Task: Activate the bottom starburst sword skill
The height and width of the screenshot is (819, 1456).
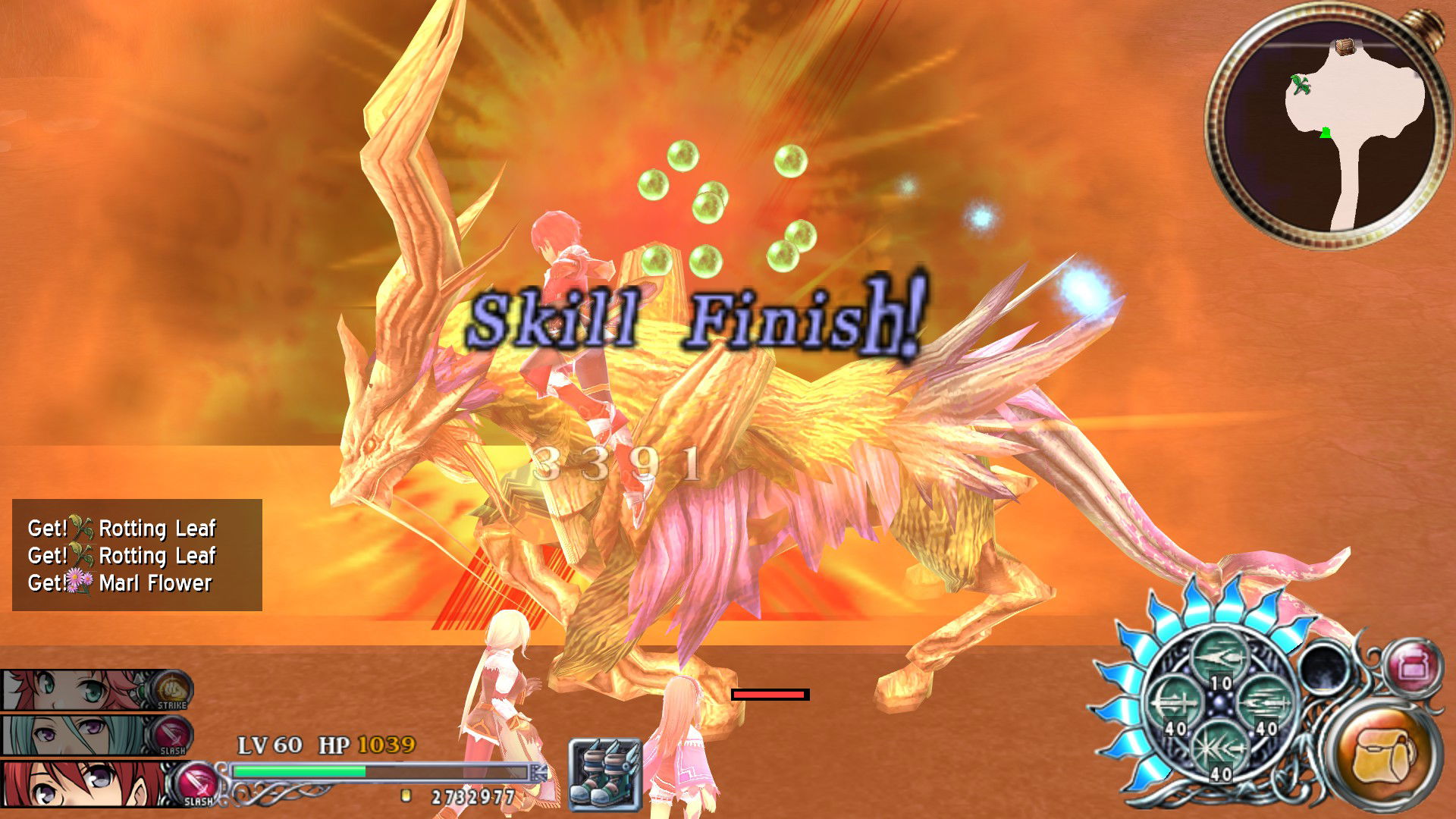Action: pos(1219,749)
